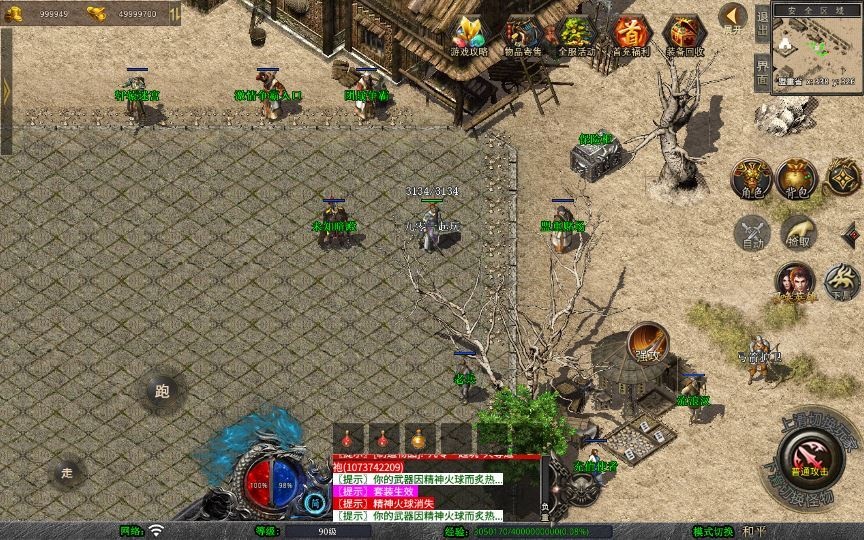Open the 背包 backpack inventory
The image size is (864, 540).
point(797,178)
